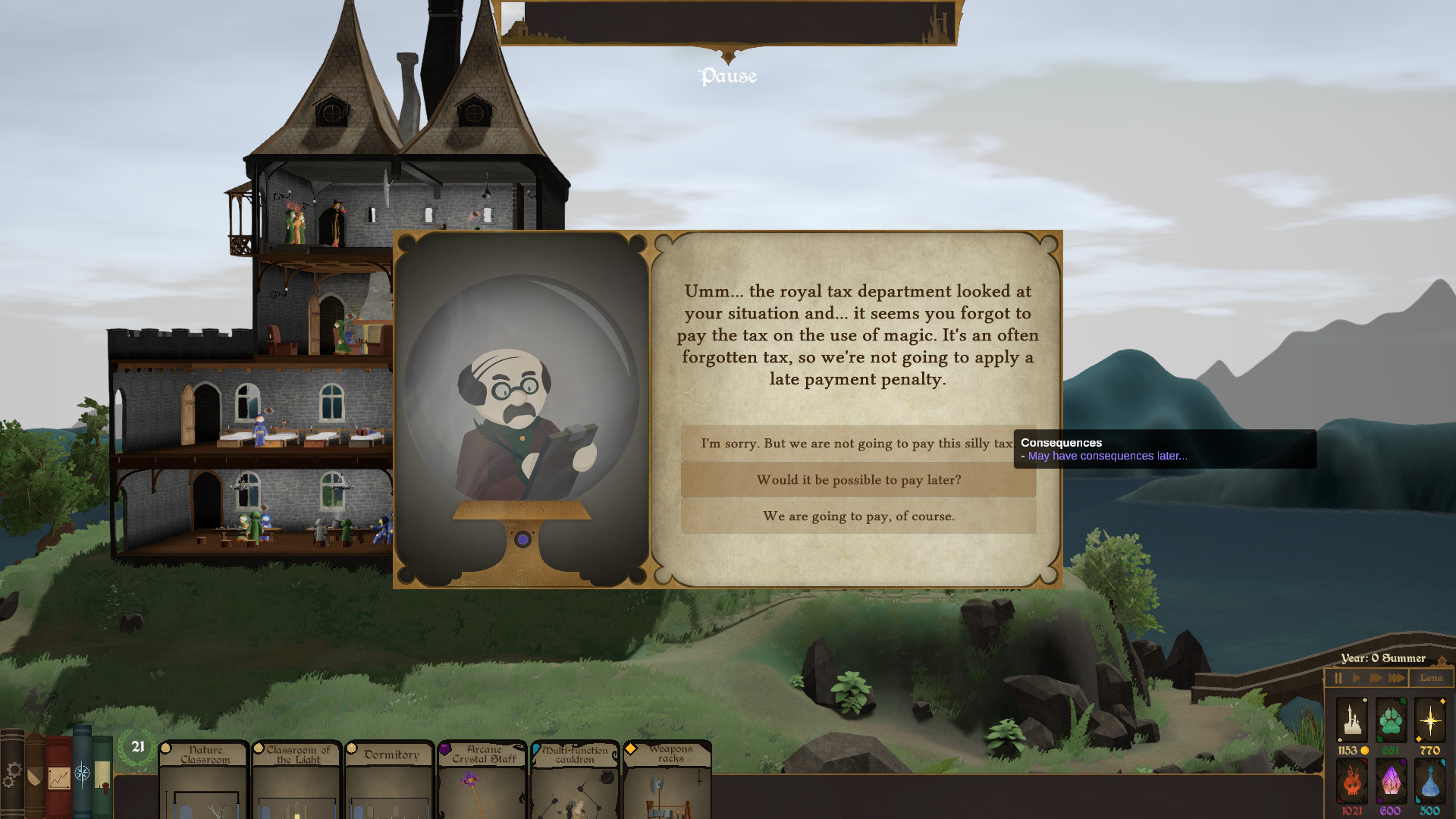
Task: Agree to pay the tax, of course
Action: (x=858, y=516)
